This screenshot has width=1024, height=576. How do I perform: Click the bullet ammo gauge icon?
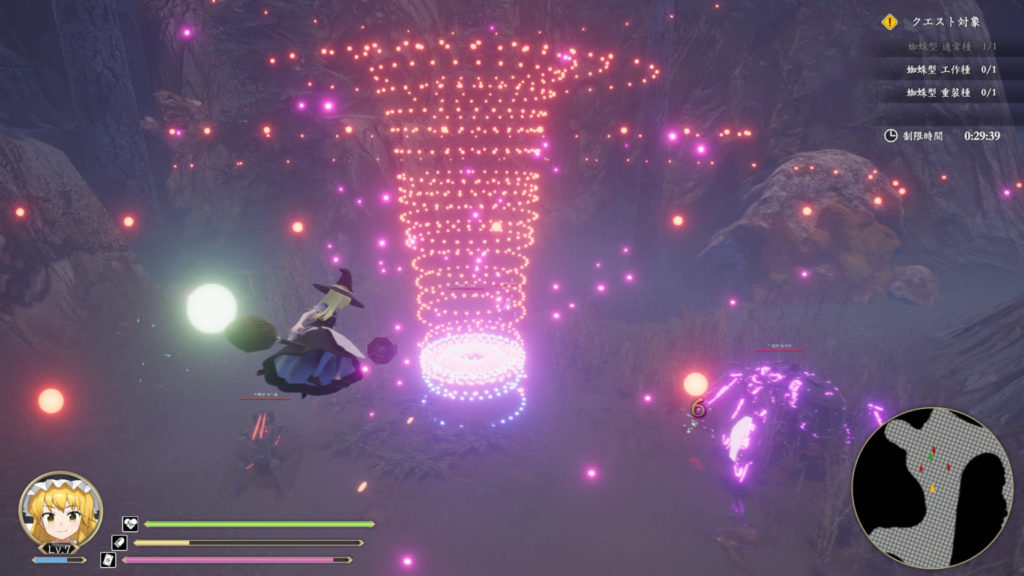(119, 542)
